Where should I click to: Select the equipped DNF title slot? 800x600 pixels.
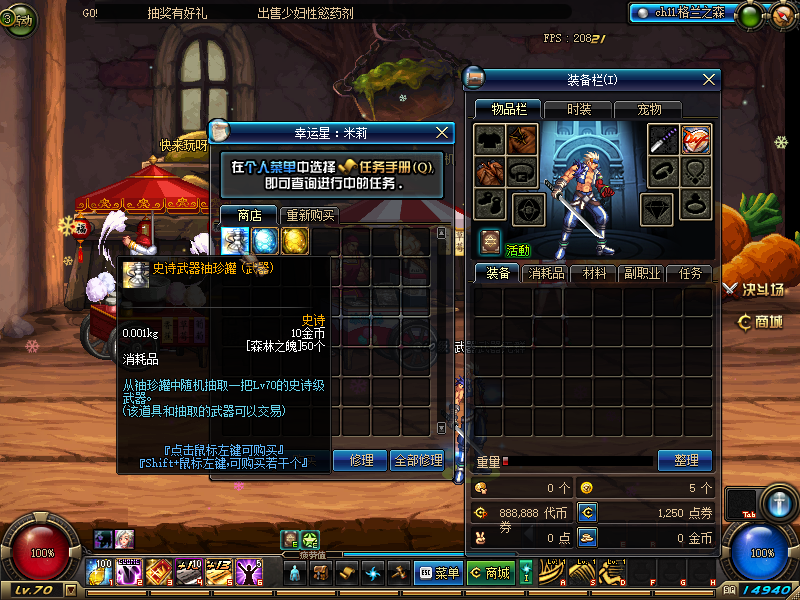[x=697, y=140]
